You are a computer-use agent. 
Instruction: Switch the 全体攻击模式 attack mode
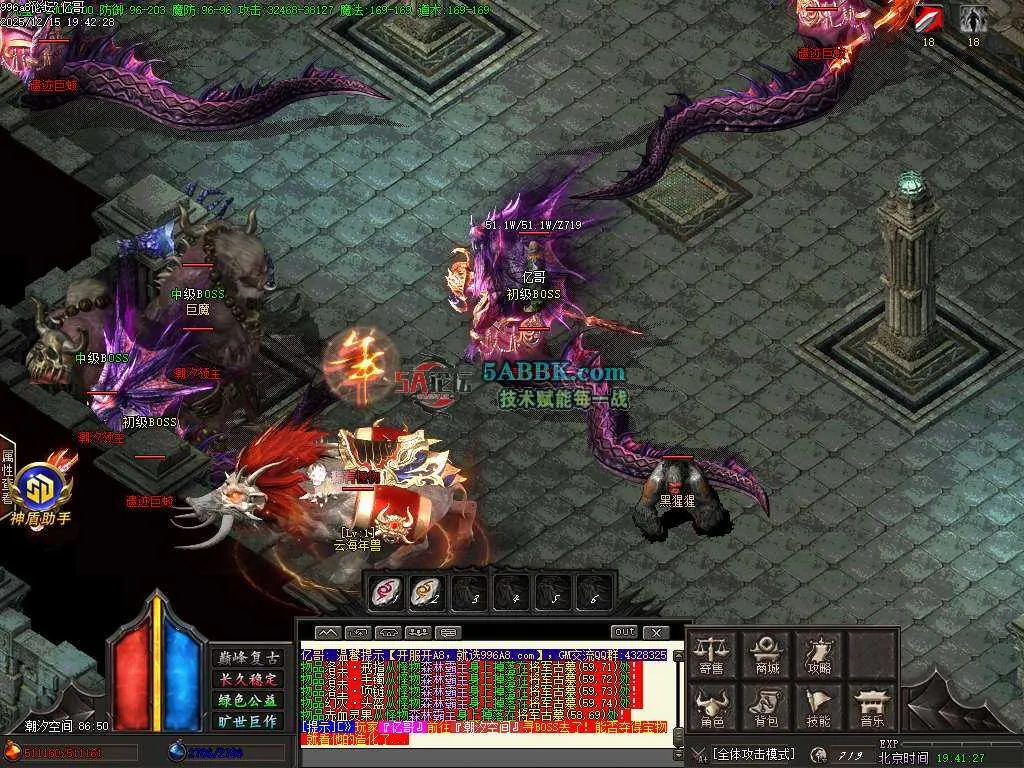point(753,753)
